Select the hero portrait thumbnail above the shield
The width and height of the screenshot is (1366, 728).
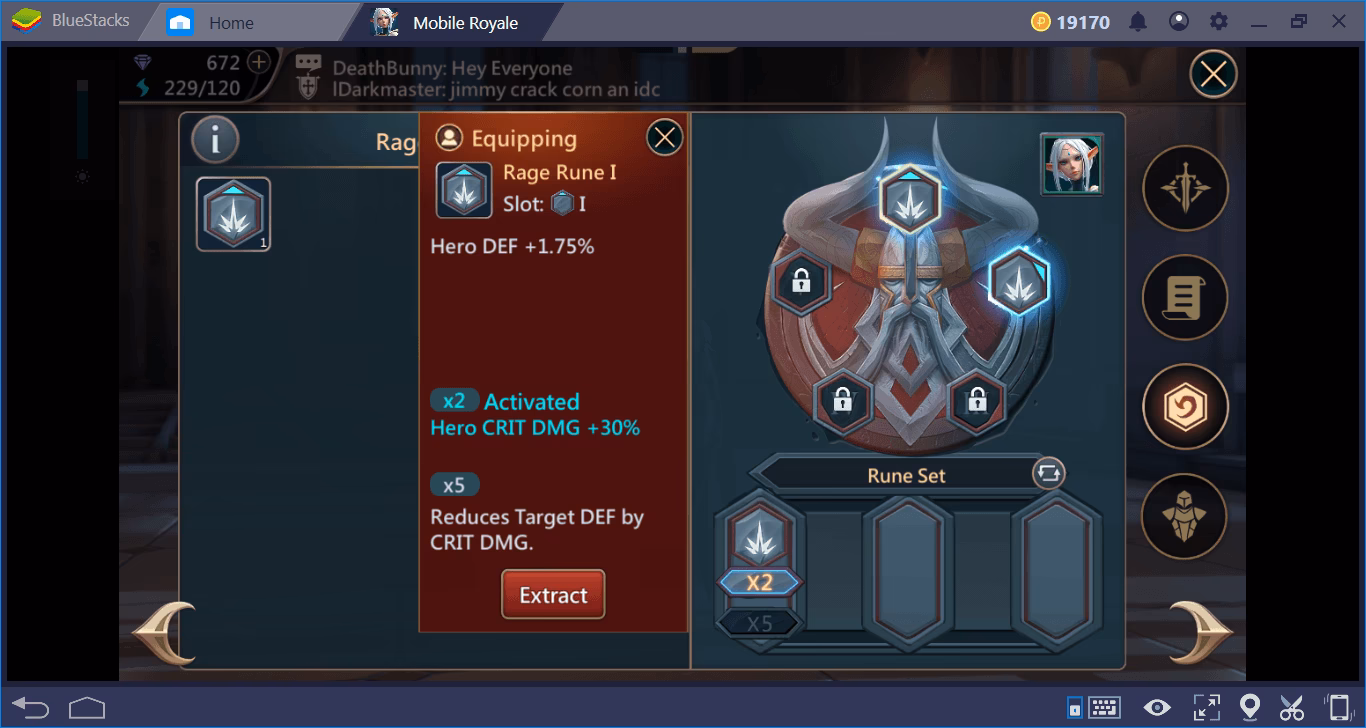point(1072,166)
